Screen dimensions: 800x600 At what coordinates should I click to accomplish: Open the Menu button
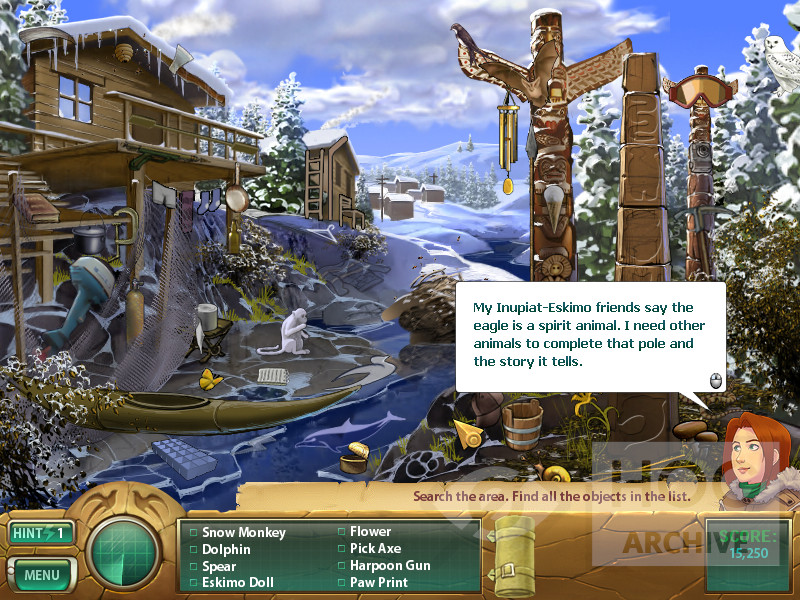42,575
